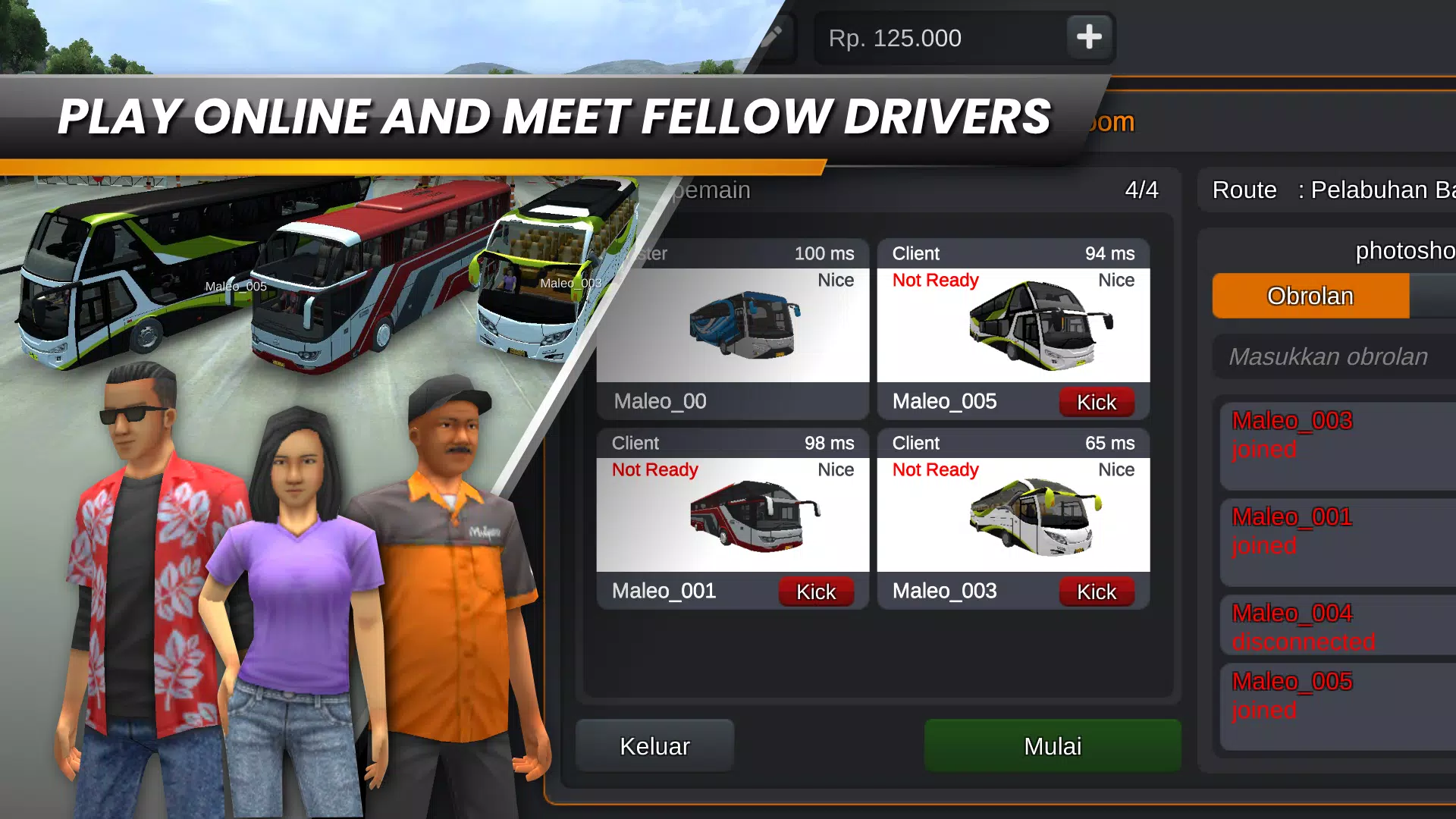
Task: Kick player Maleo_001 from the room
Action: tap(816, 591)
